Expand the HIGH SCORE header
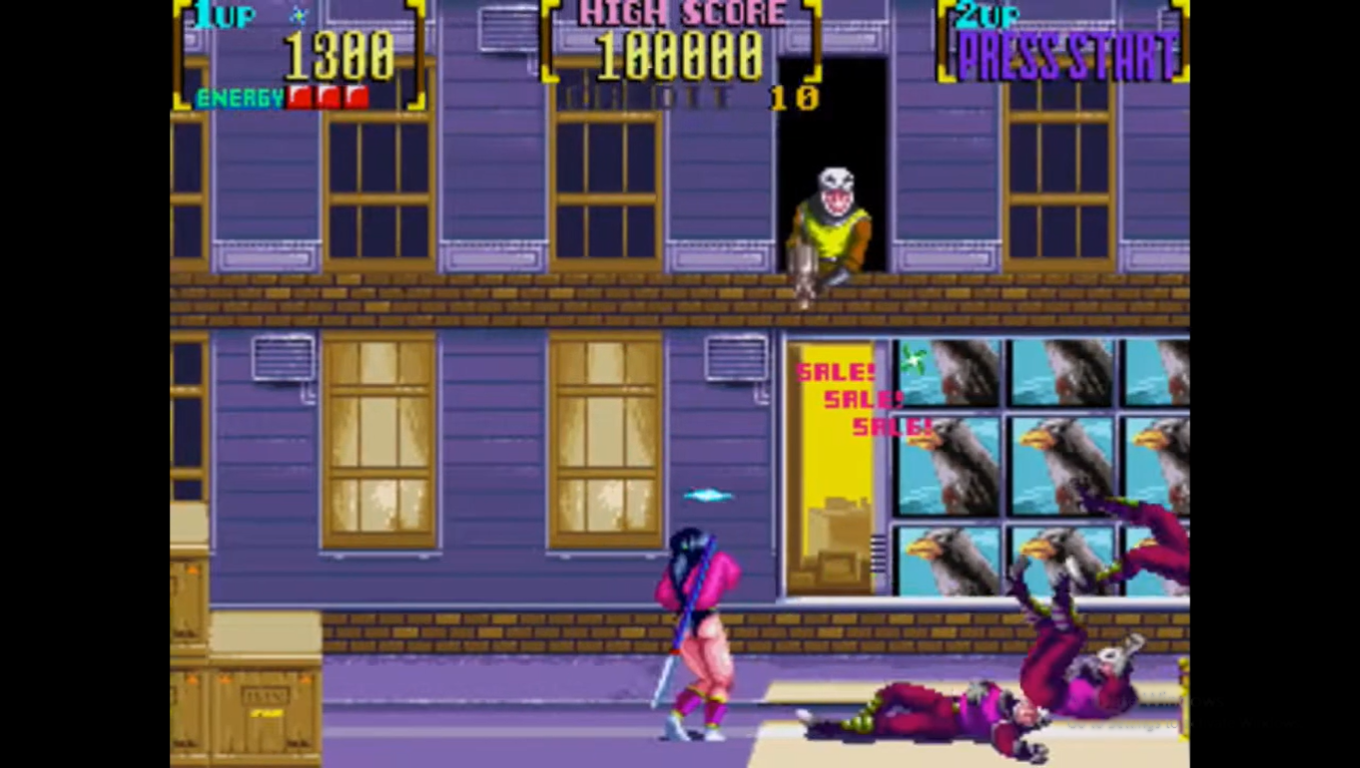Screen dimensions: 1360x768 coord(681,14)
